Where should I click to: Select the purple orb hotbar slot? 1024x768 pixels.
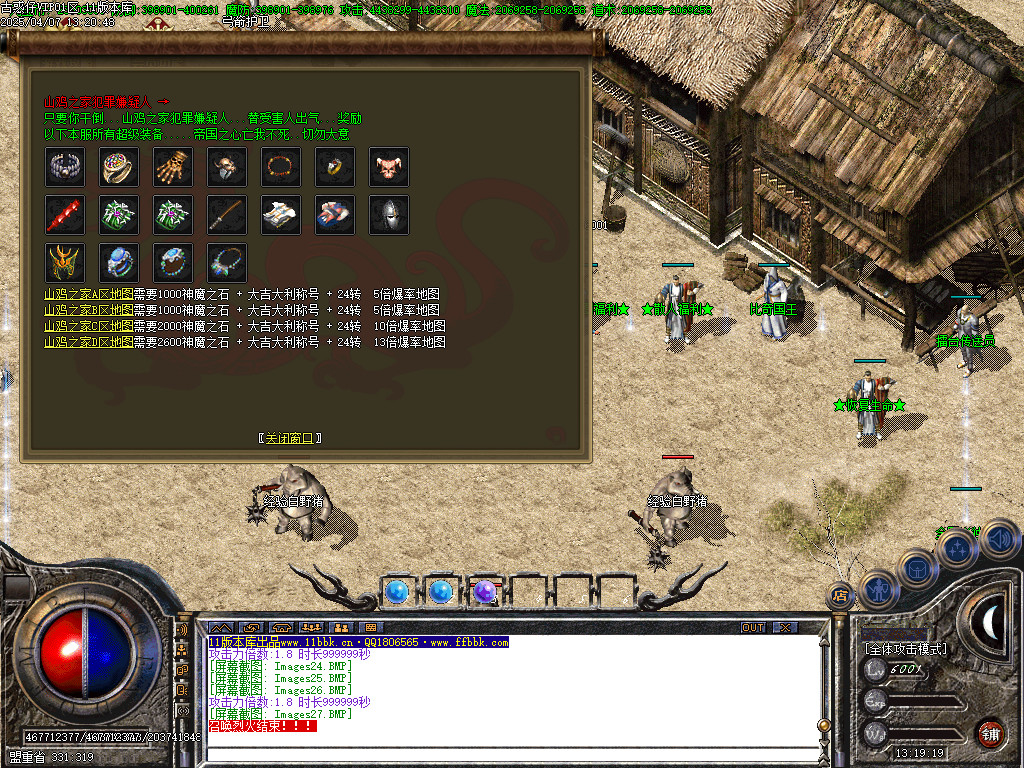[485, 592]
